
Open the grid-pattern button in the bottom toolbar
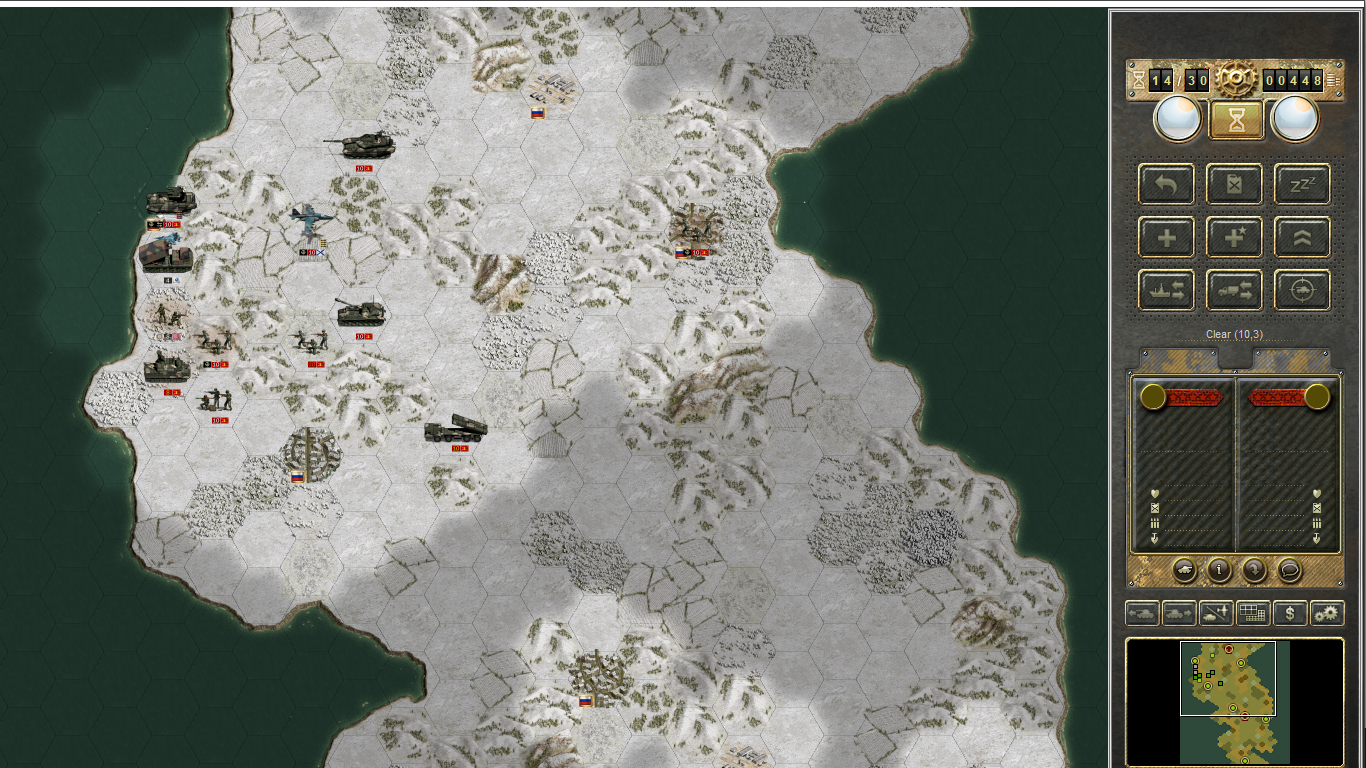(1252, 613)
